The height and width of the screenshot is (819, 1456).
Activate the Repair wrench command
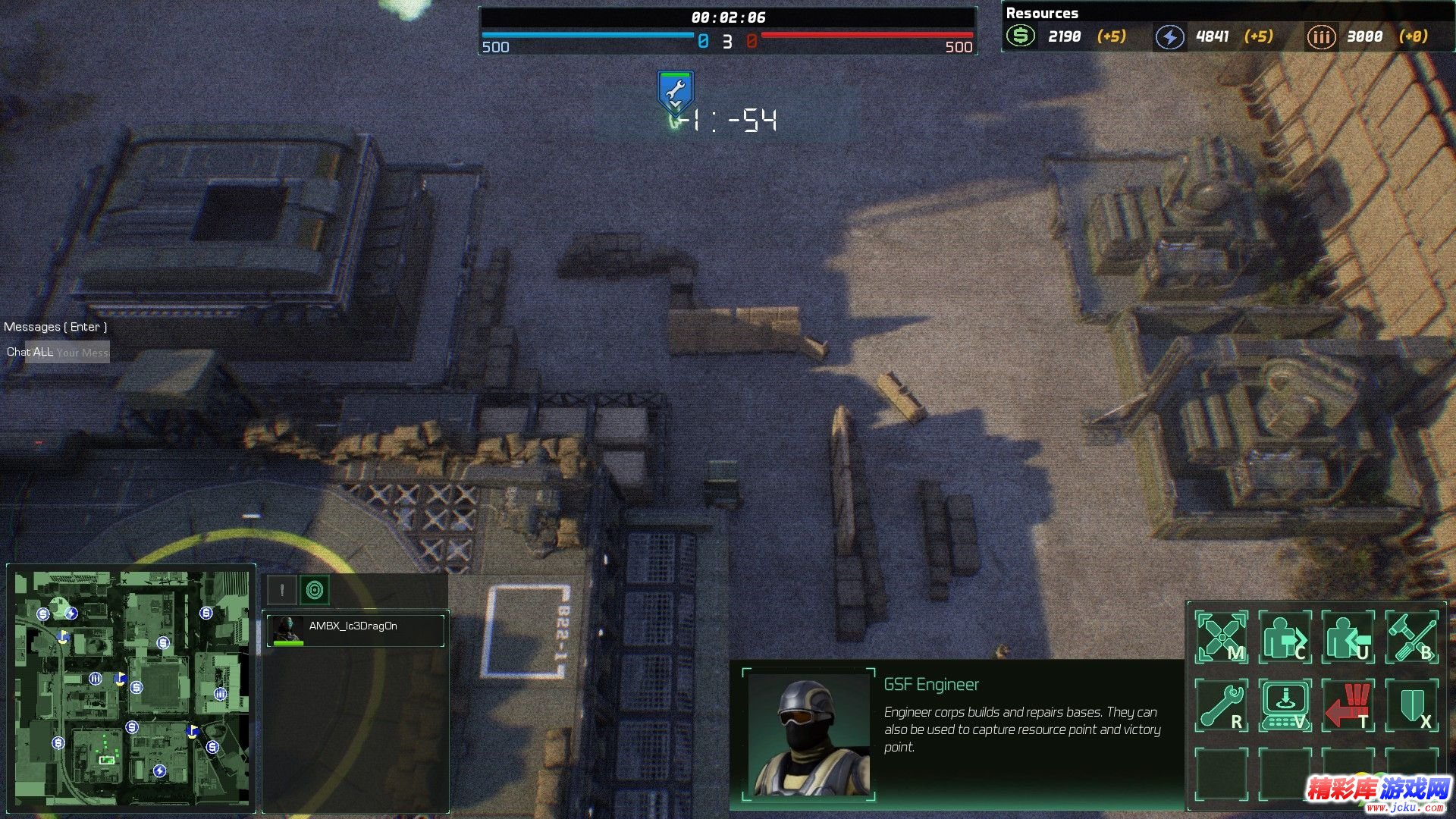coord(1221,705)
